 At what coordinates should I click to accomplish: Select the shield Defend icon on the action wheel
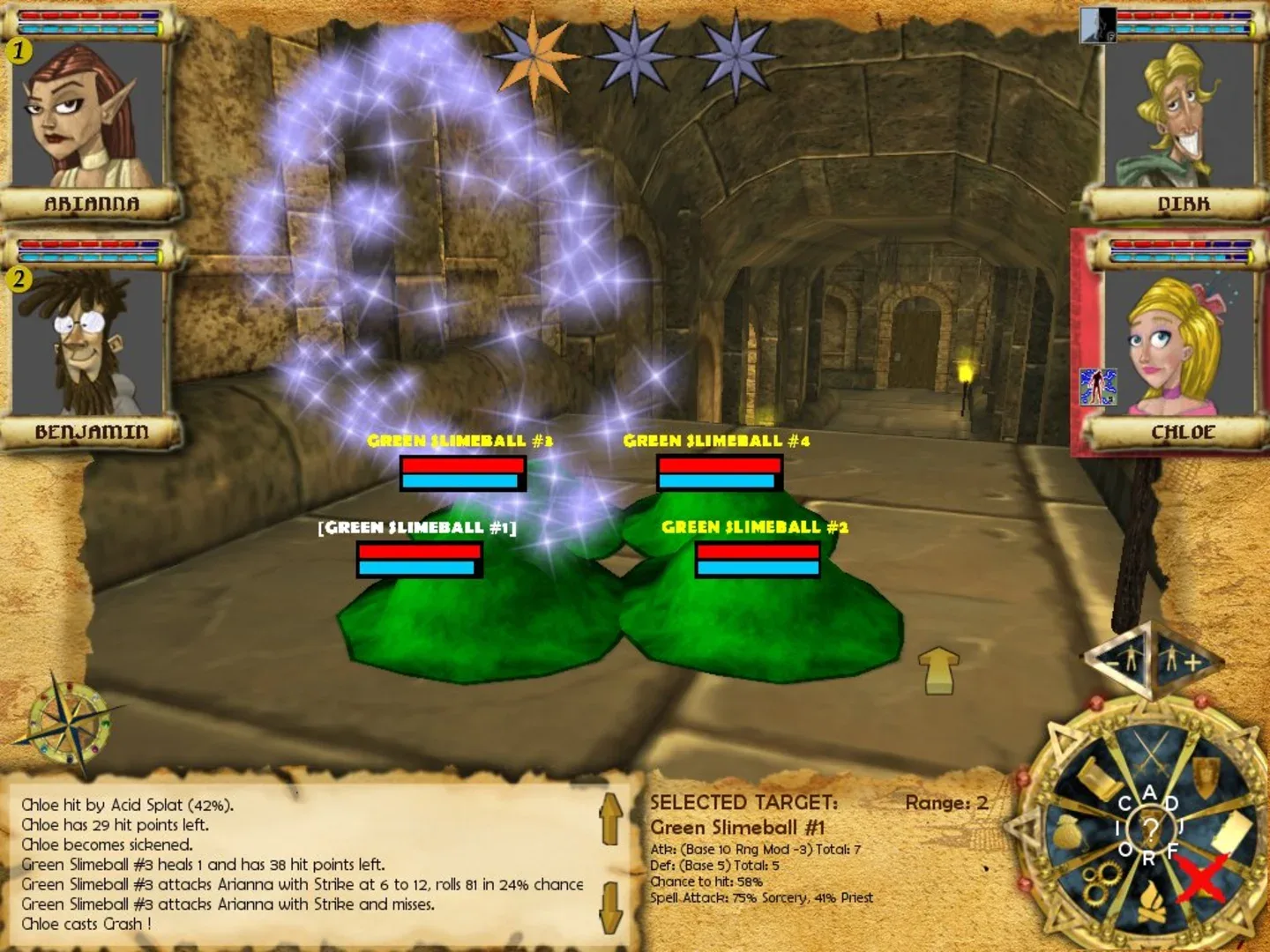[1206, 776]
